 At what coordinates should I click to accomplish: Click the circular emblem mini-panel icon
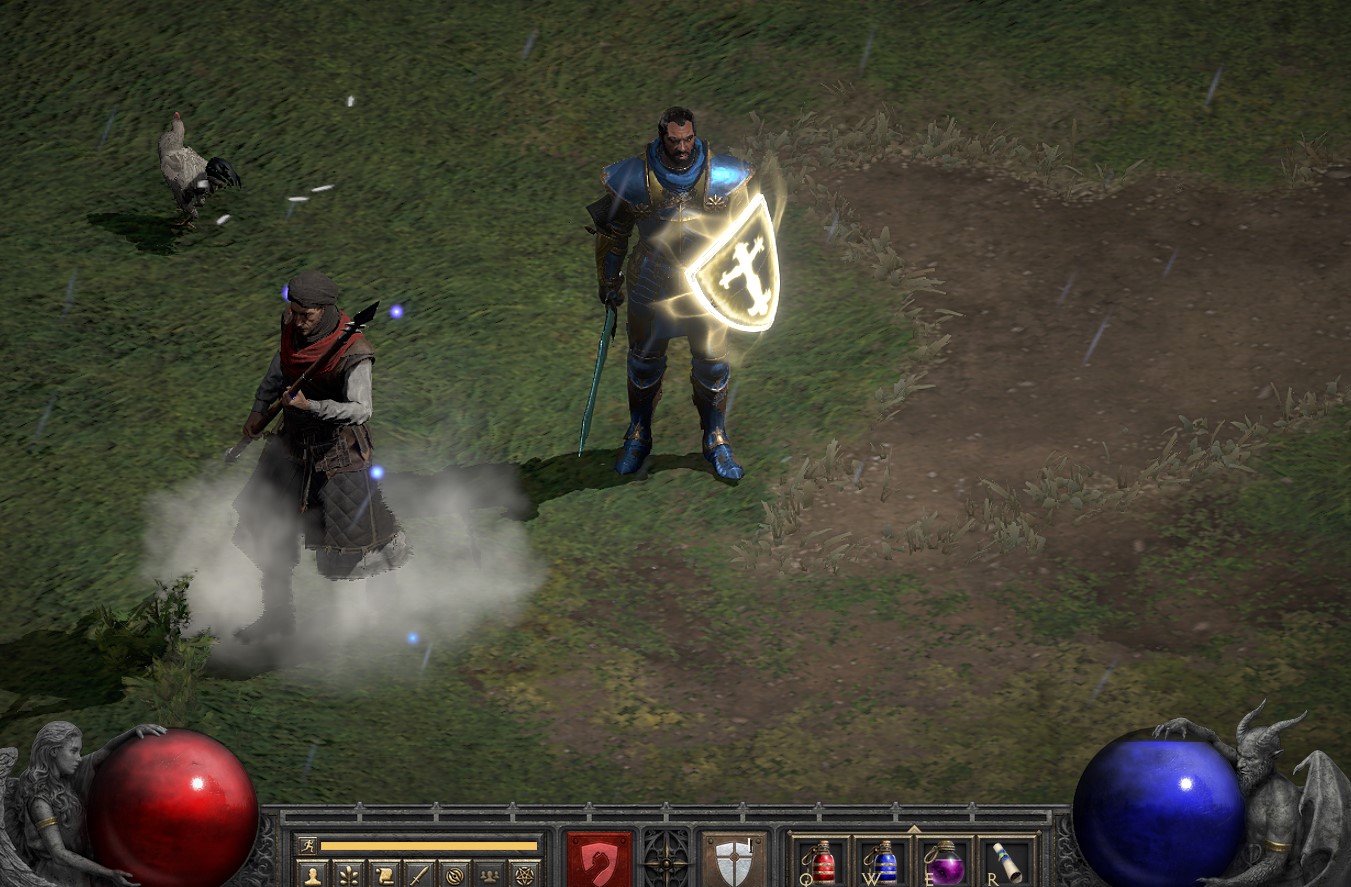pyautogui.click(x=454, y=875)
